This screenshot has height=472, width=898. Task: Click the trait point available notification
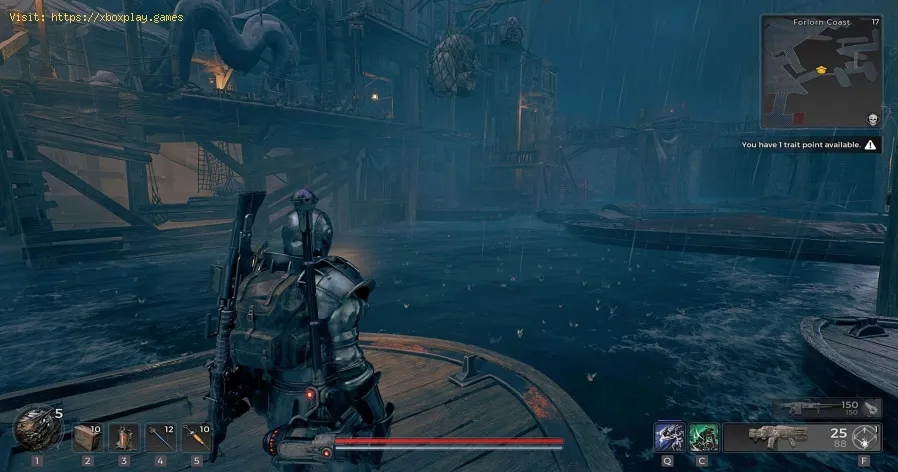tap(810, 145)
